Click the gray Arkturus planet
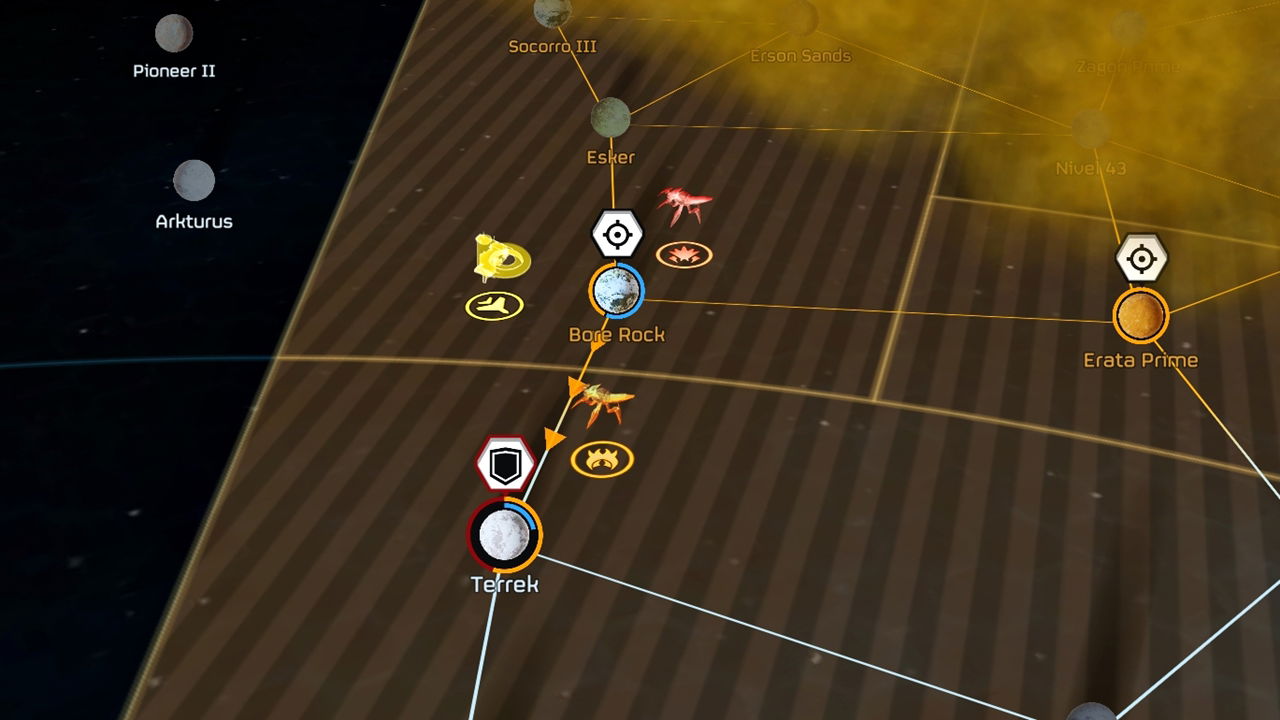 [196, 181]
